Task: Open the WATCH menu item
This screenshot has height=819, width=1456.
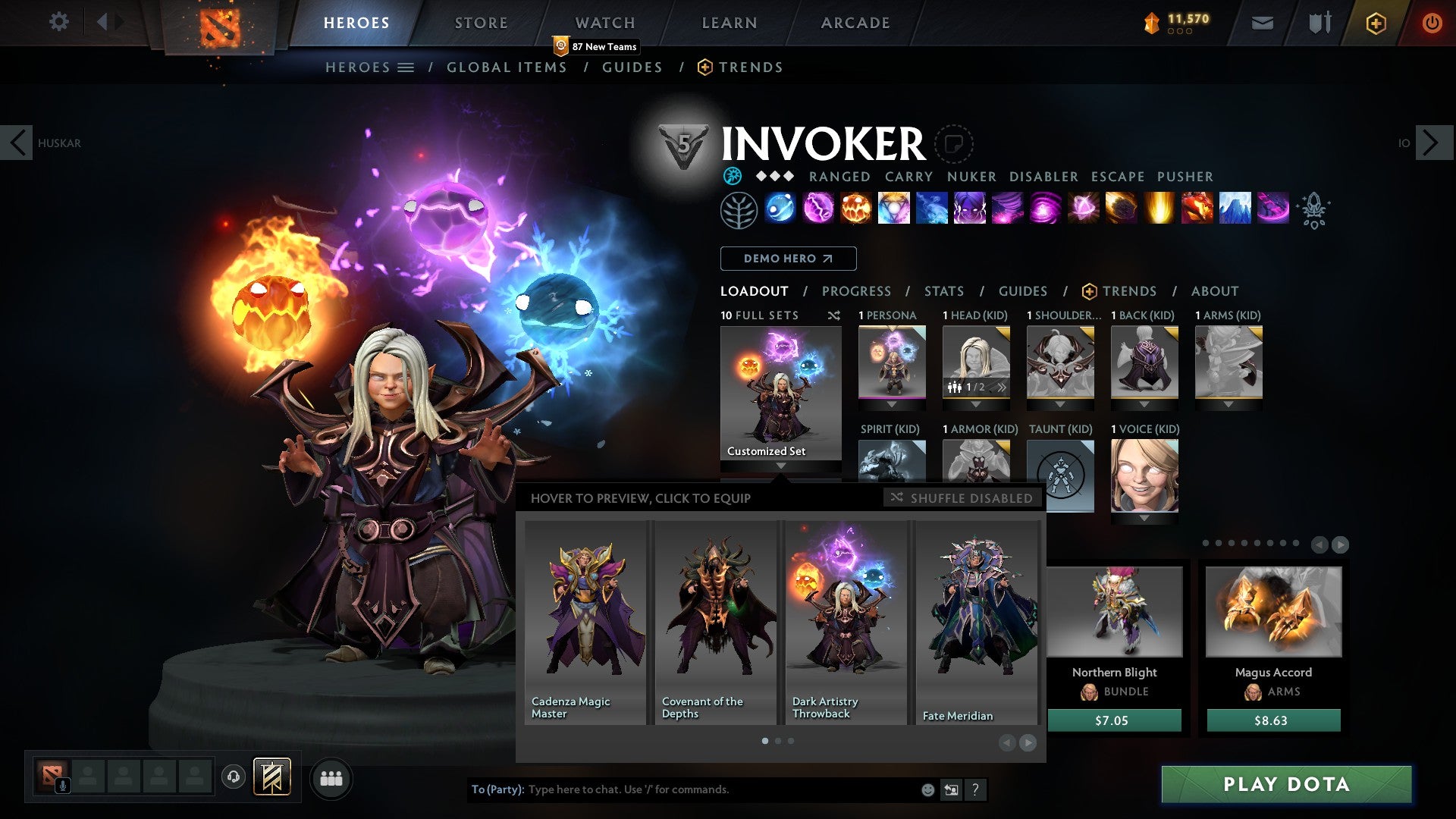Action: [x=604, y=22]
